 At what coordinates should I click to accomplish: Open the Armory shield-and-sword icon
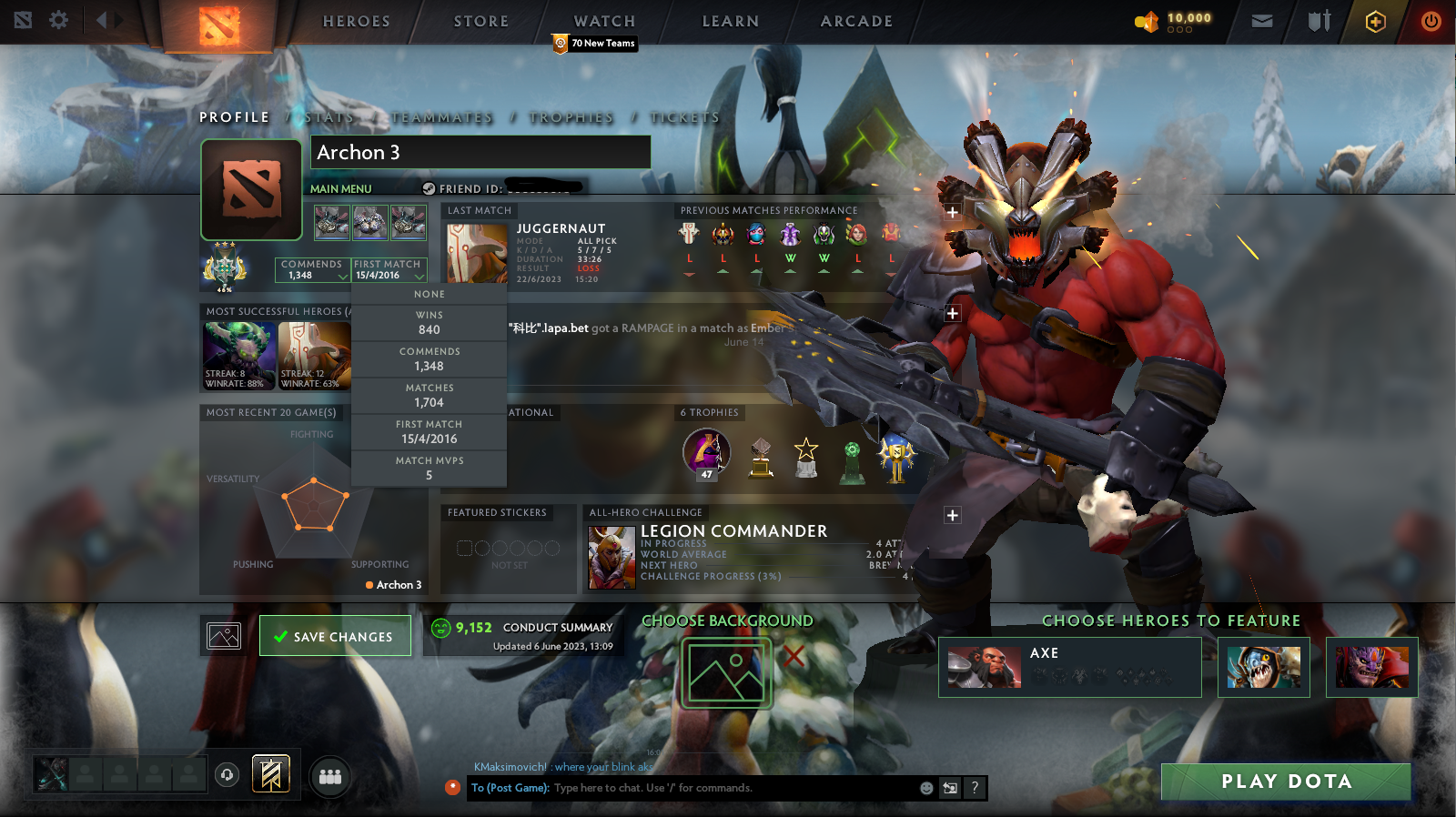coord(1317,20)
